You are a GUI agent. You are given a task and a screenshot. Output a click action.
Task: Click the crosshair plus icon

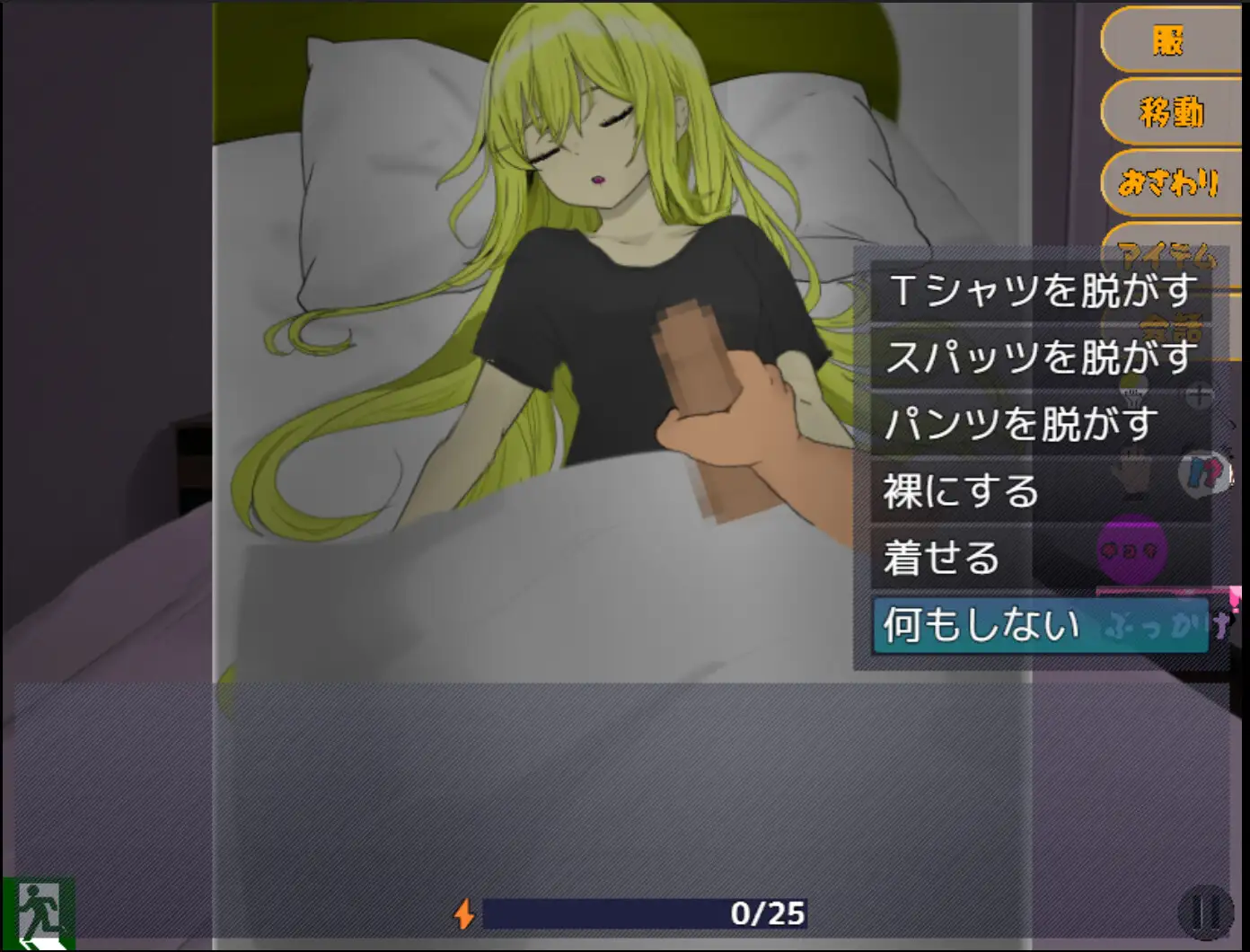pyautogui.click(x=1198, y=395)
